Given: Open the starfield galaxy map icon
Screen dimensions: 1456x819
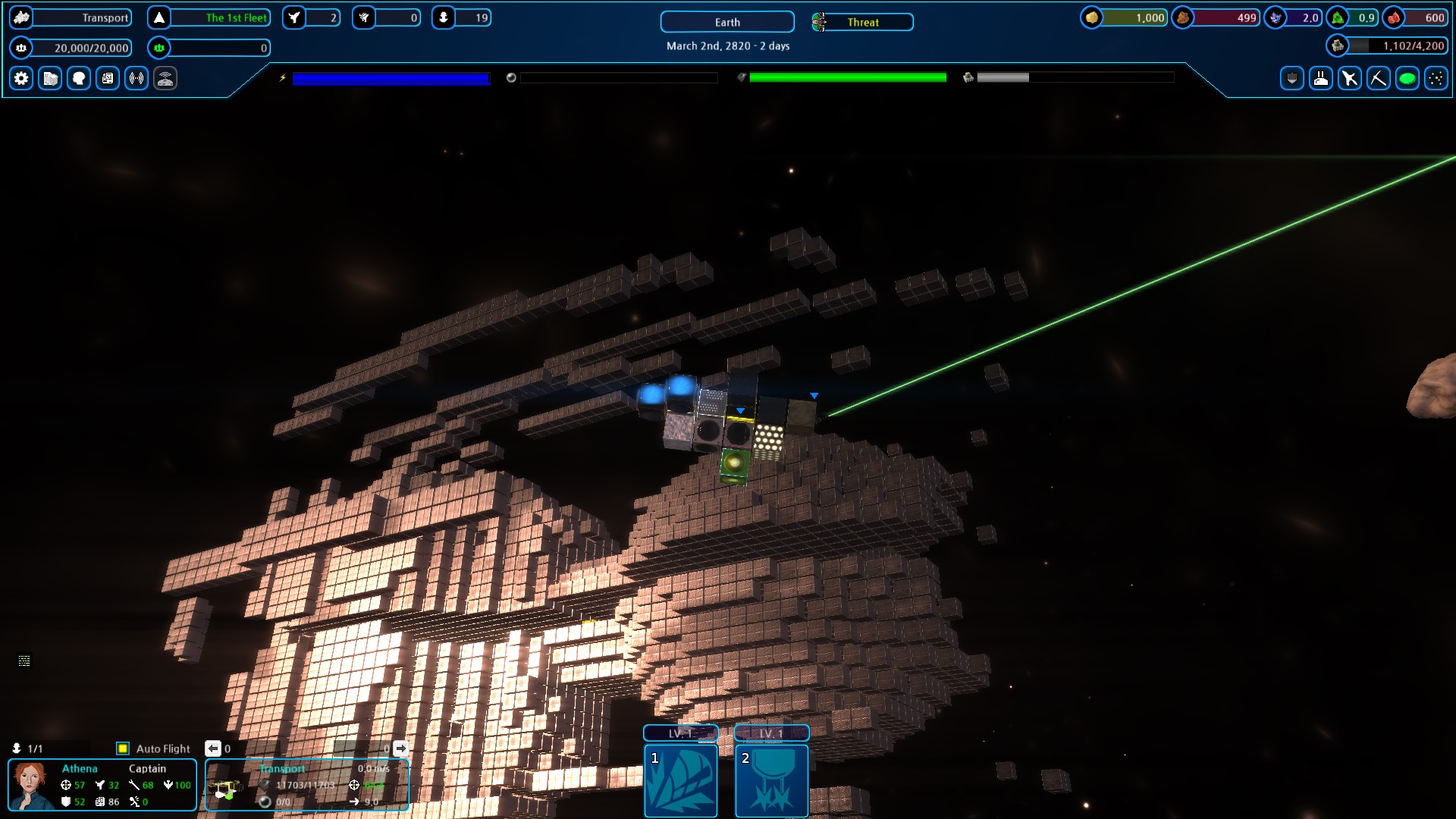Looking at the screenshot, I should pos(1436,78).
